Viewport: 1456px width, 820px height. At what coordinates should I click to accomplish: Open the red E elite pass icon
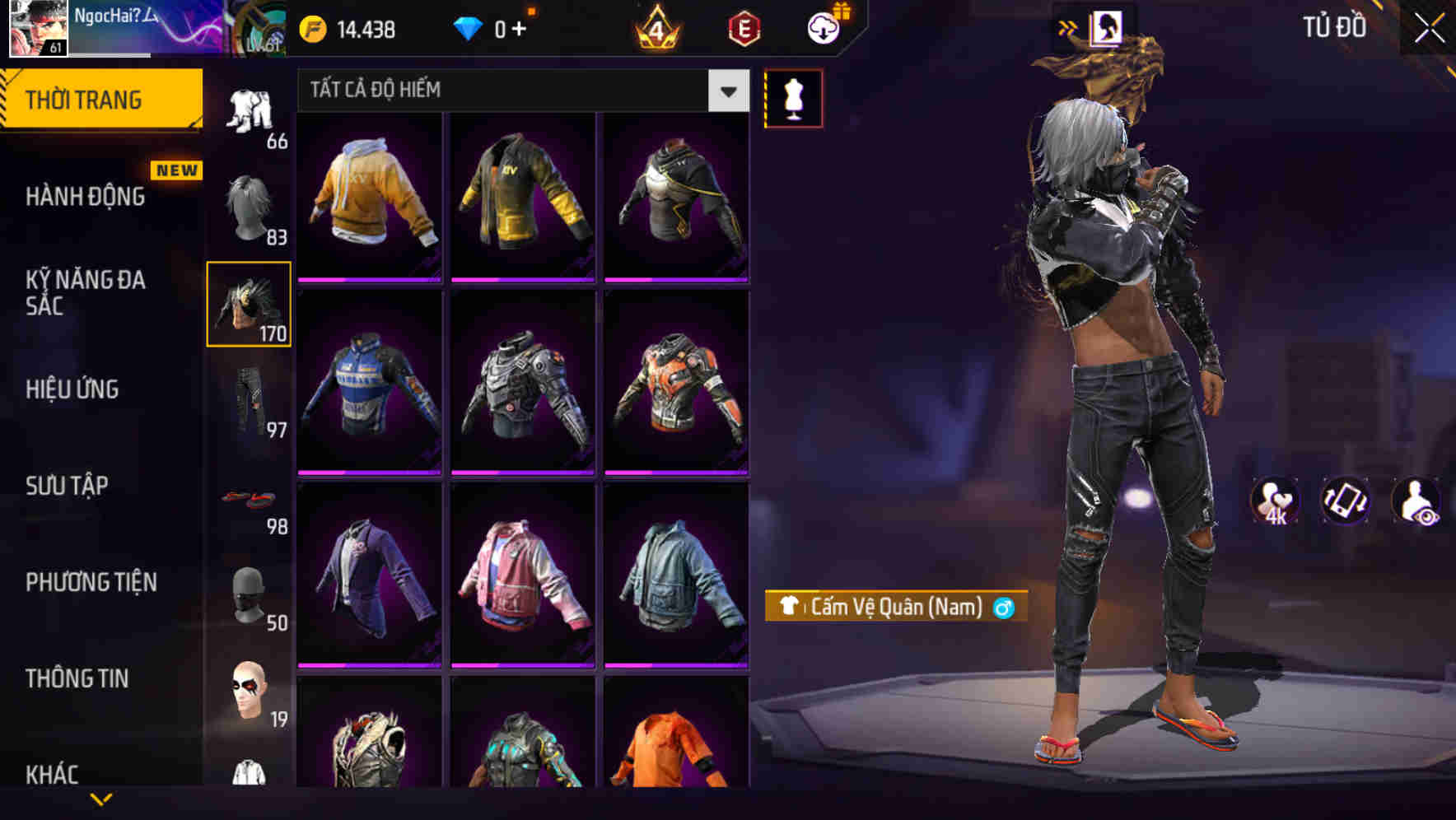click(744, 27)
